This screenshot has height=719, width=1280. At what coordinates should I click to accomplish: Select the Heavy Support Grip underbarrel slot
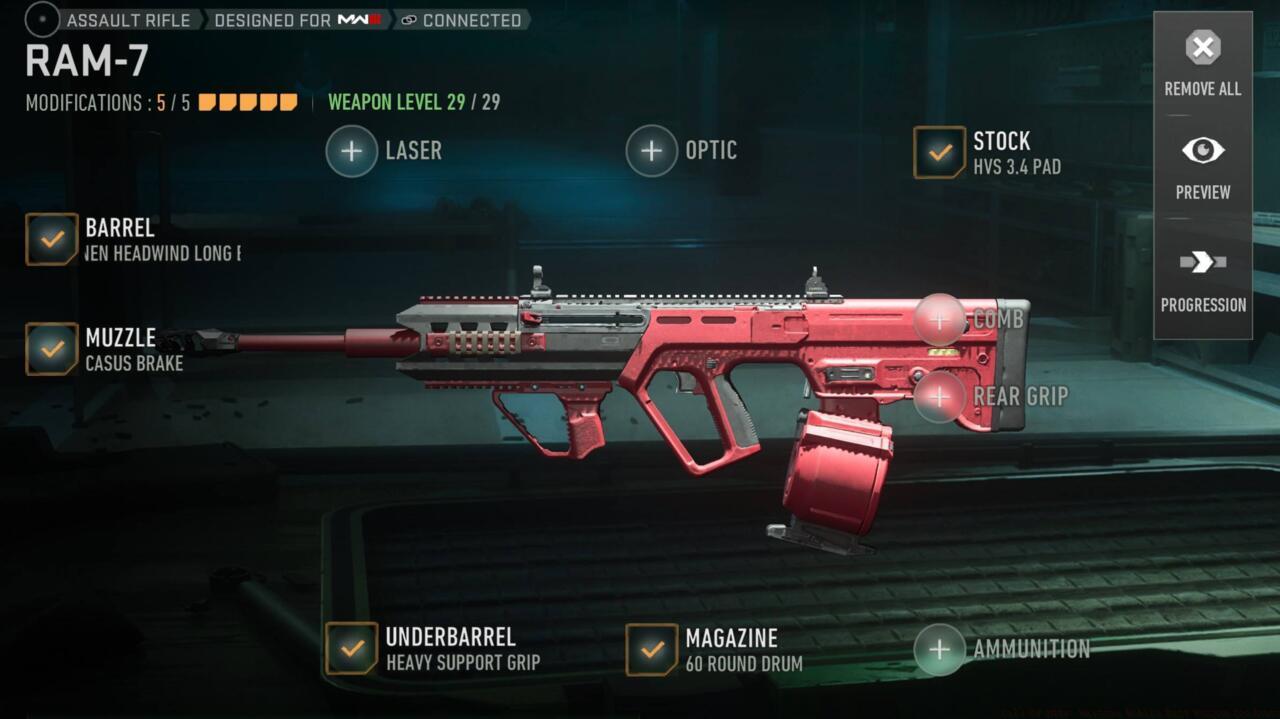pyautogui.click(x=352, y=648)
